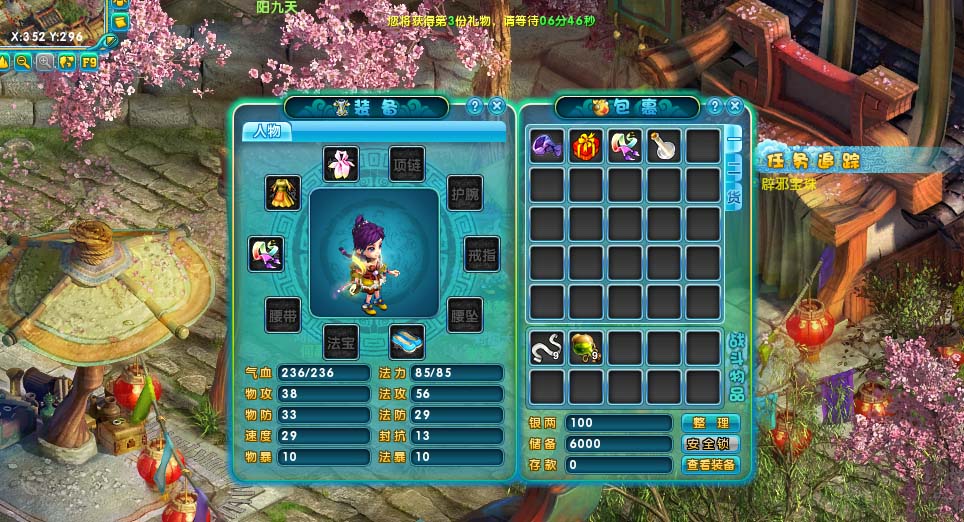Switch to the 人物 character tab

[x=267, y=131]
